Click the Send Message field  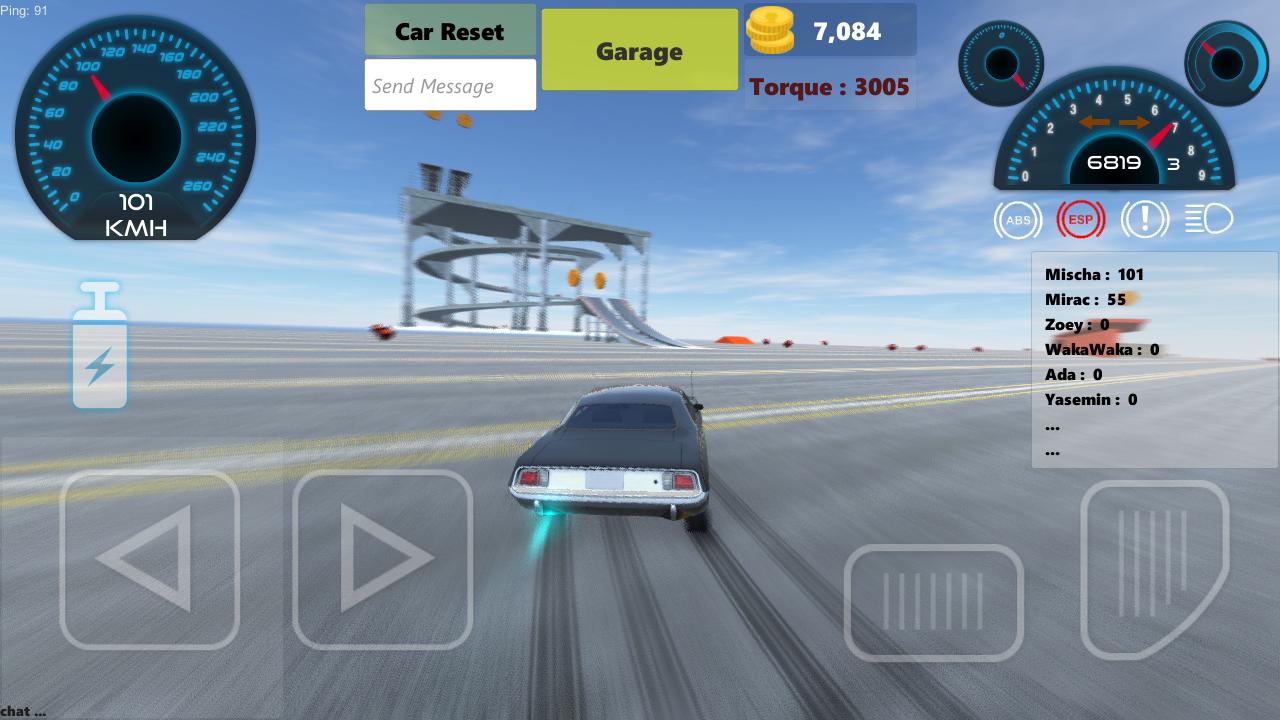[x=450, y=85]
